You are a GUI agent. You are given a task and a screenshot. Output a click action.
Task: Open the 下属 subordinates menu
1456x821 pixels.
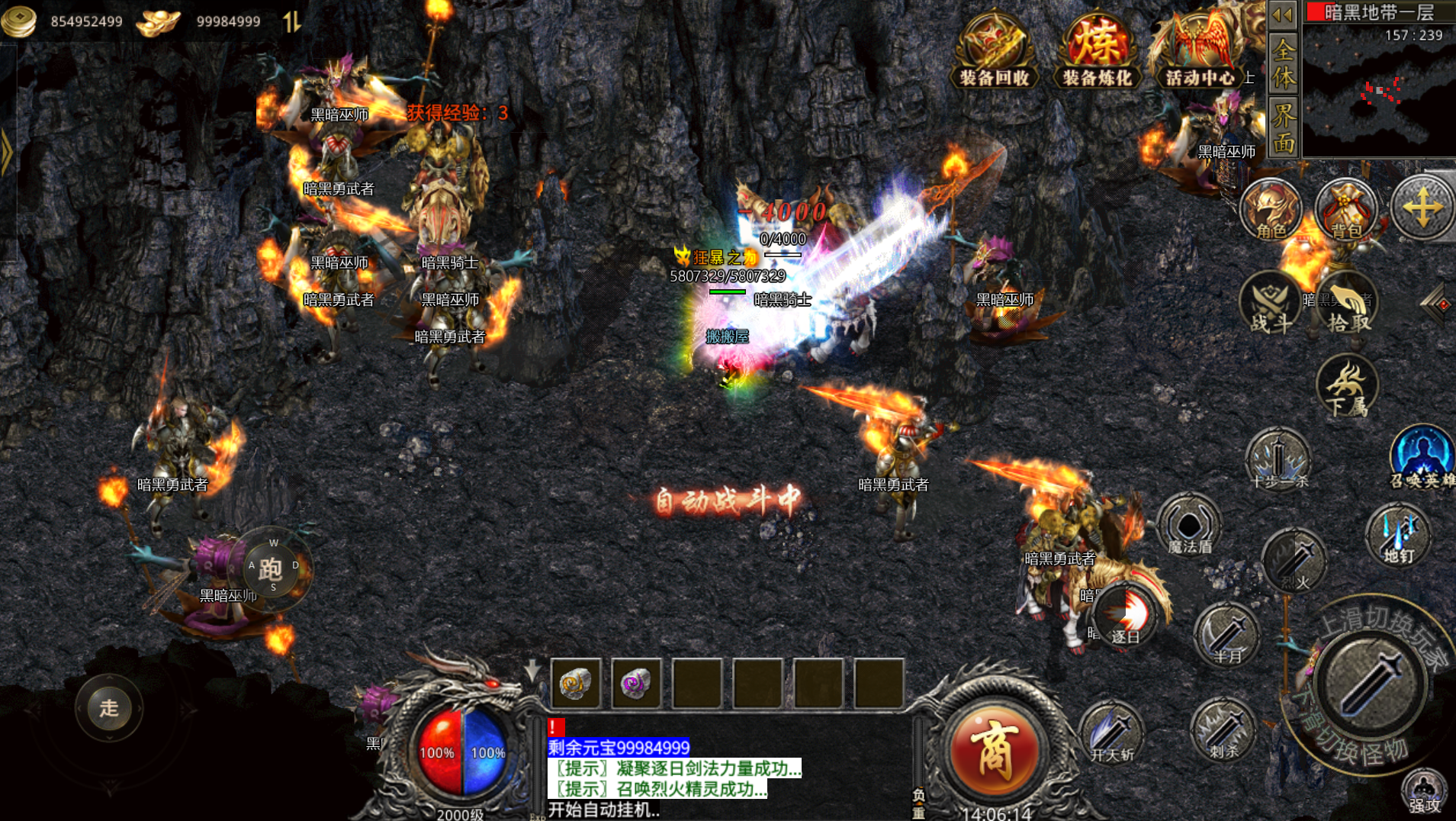[x=1347, y=387]
